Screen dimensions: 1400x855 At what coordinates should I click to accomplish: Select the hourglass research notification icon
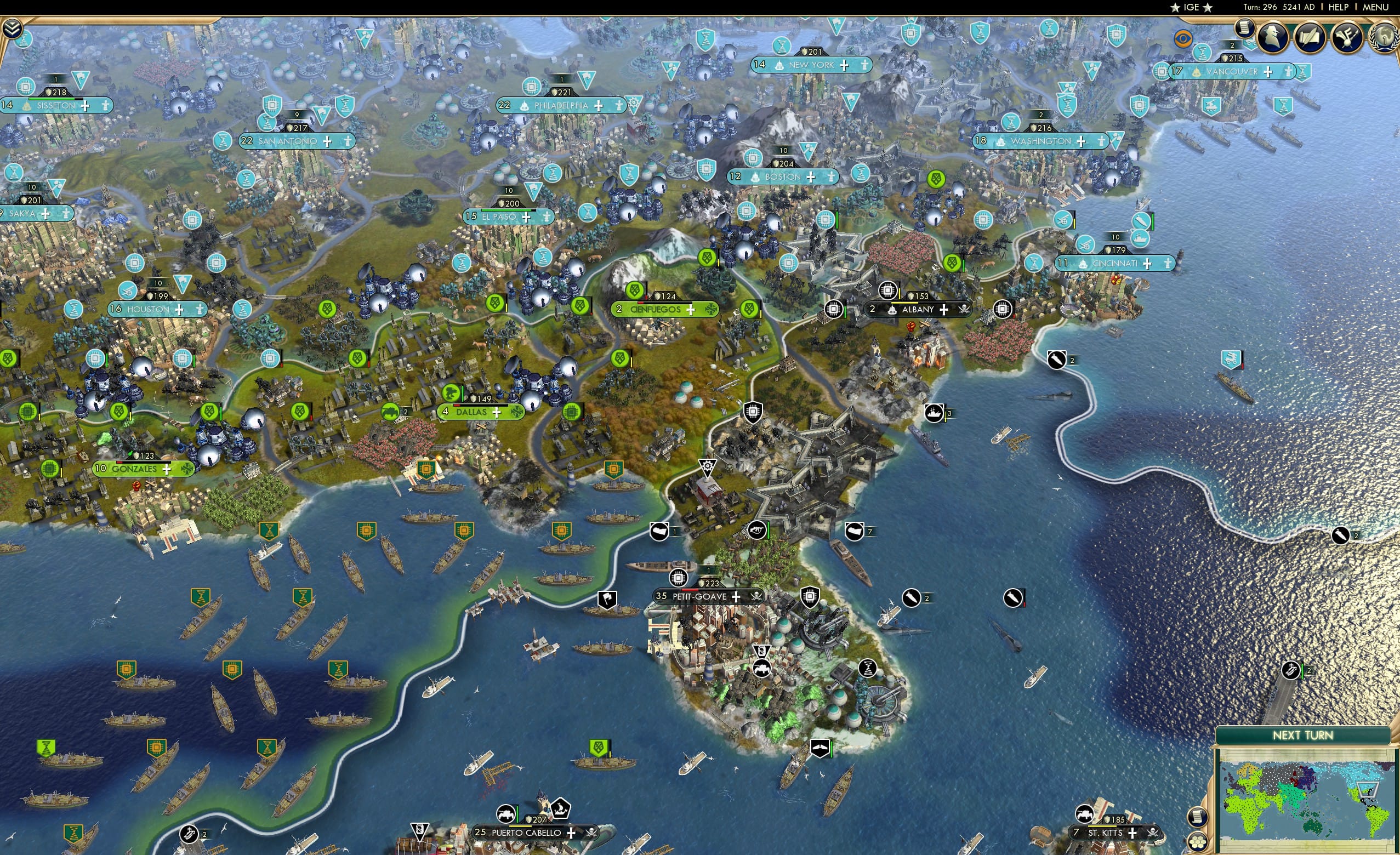pyautogui.click(x=1202, y=53)
